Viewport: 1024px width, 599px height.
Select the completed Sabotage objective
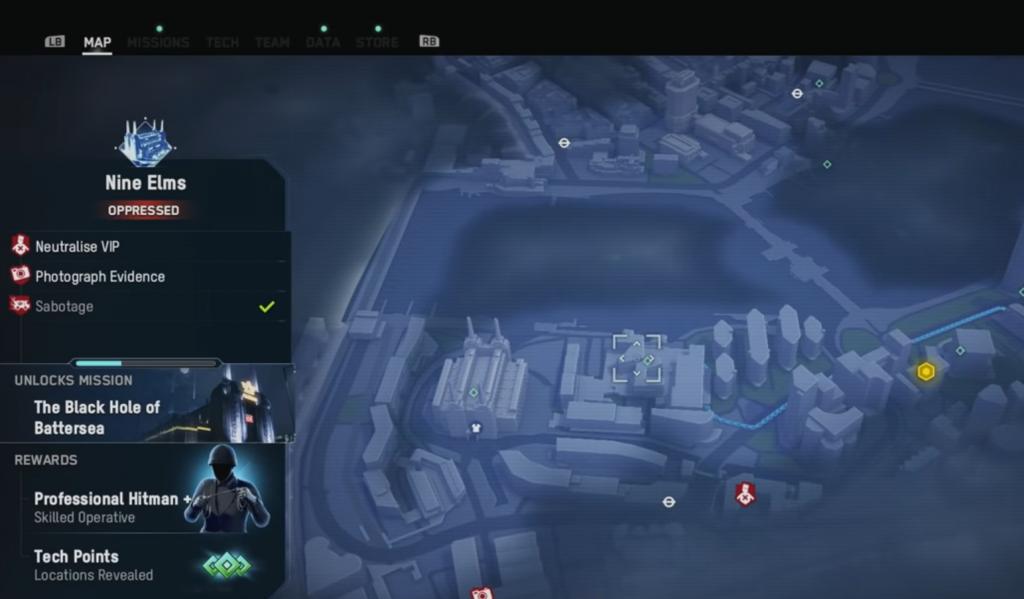[x=64, y=306]
